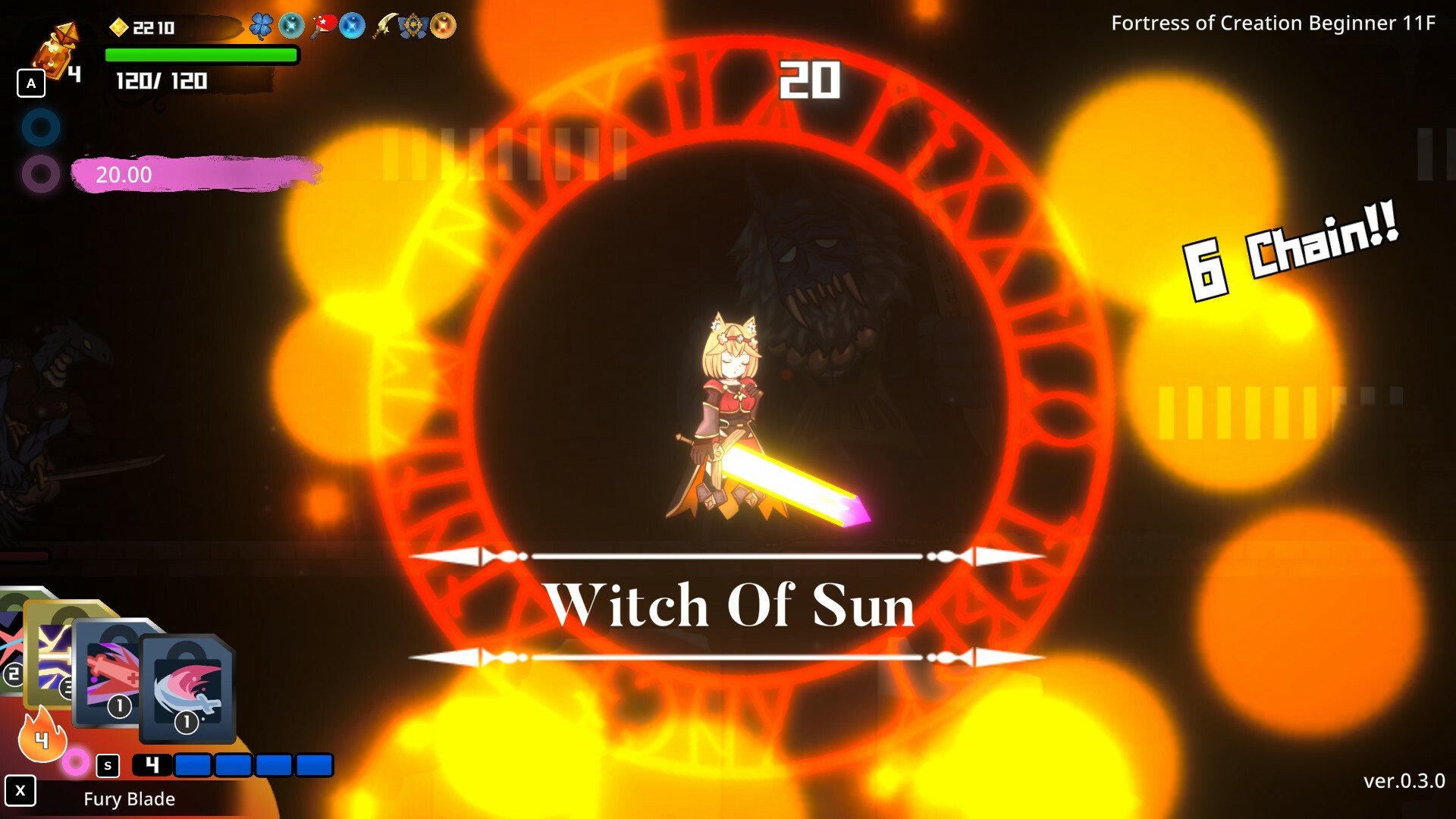
Task: Select the gold lightning card numbered 3
Action: (53, 656)
